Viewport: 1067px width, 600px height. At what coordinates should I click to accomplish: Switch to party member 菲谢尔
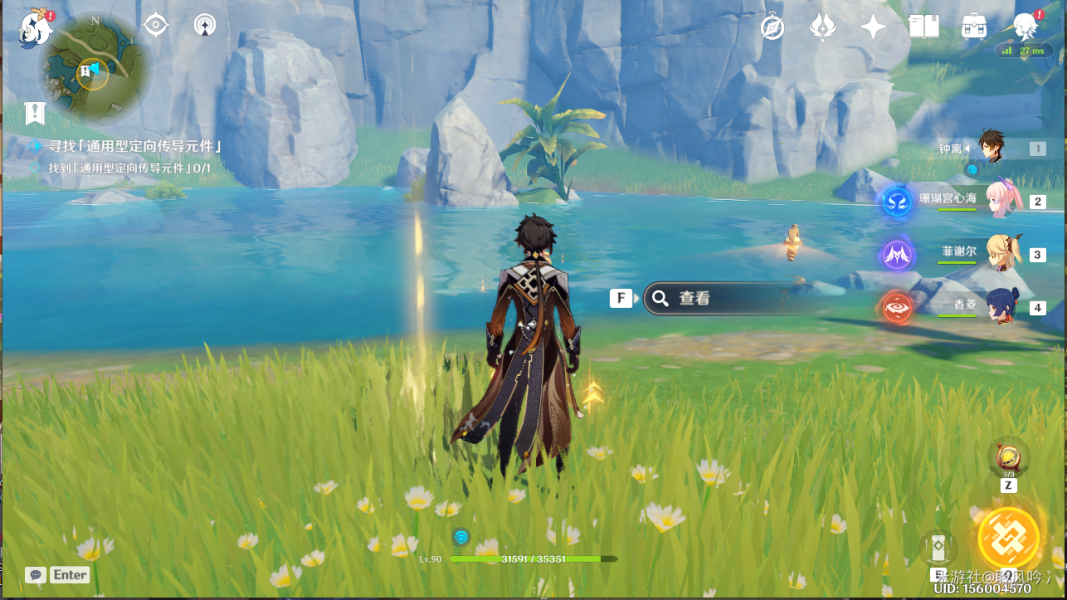pyautogui.click(x=1000, y=252)
